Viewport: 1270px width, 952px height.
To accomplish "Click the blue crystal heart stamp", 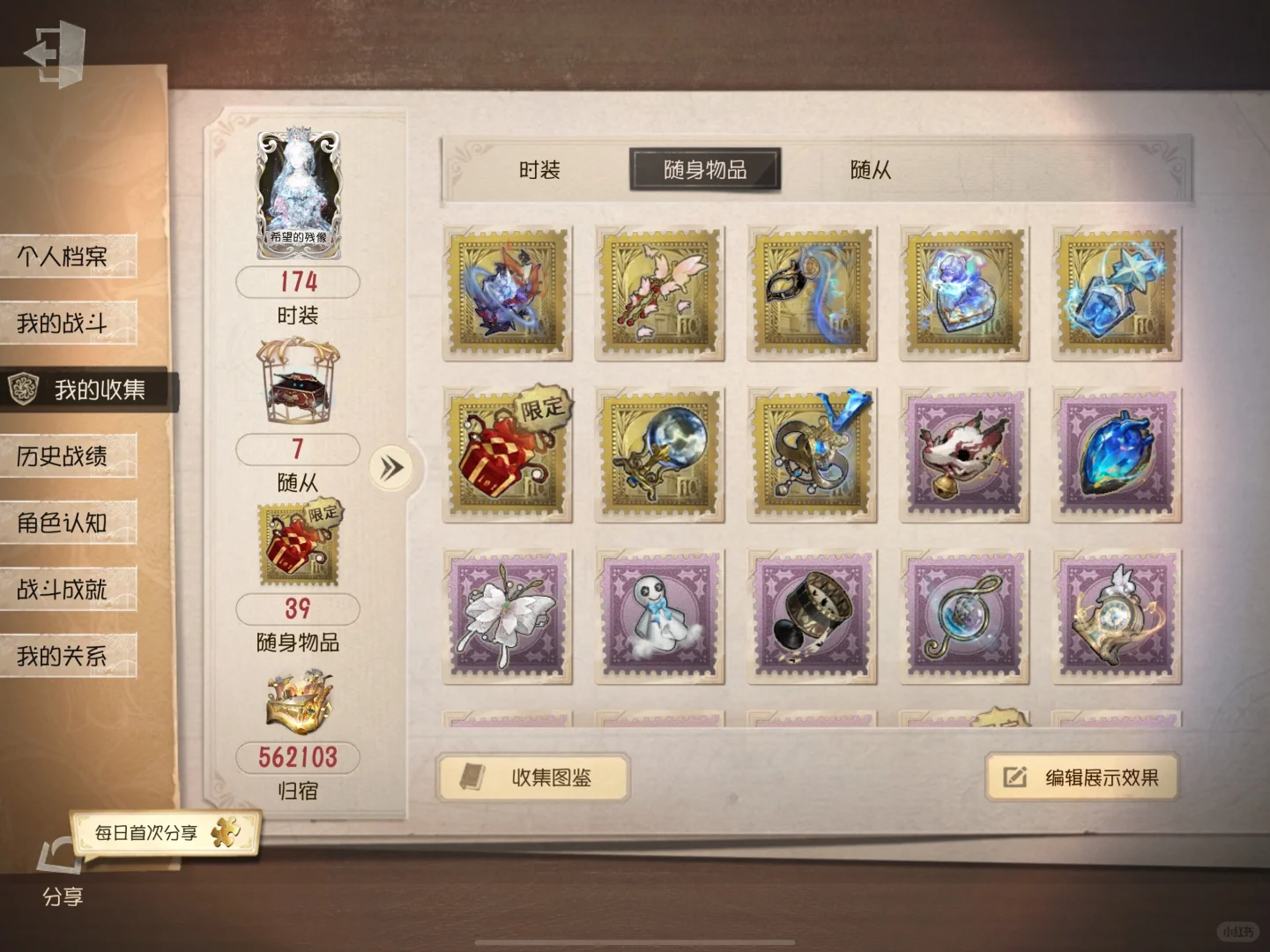I will point(1116,454).
